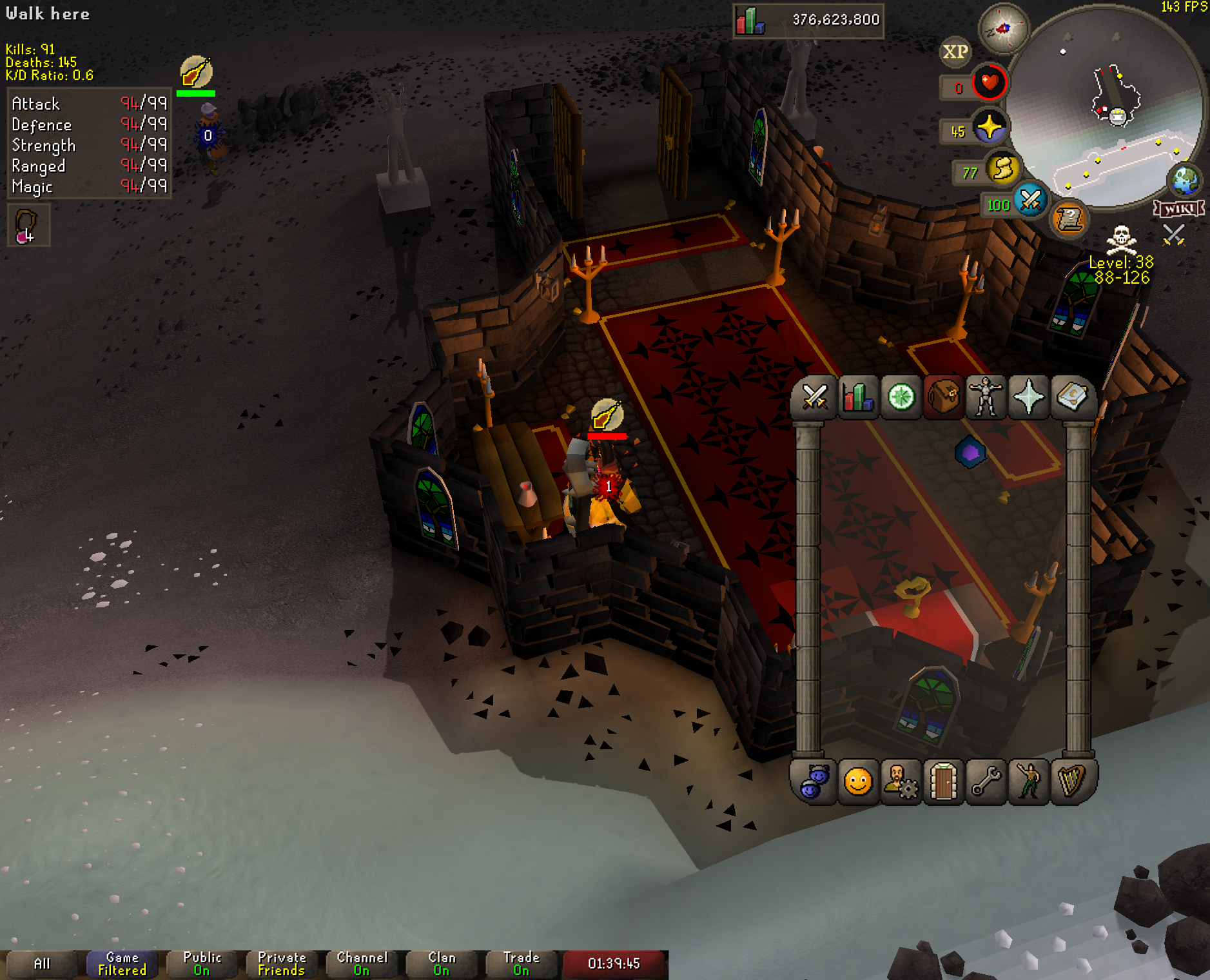Toggle the XP drops button
This screenshot has height=980, width=1210.
point(955,52)
